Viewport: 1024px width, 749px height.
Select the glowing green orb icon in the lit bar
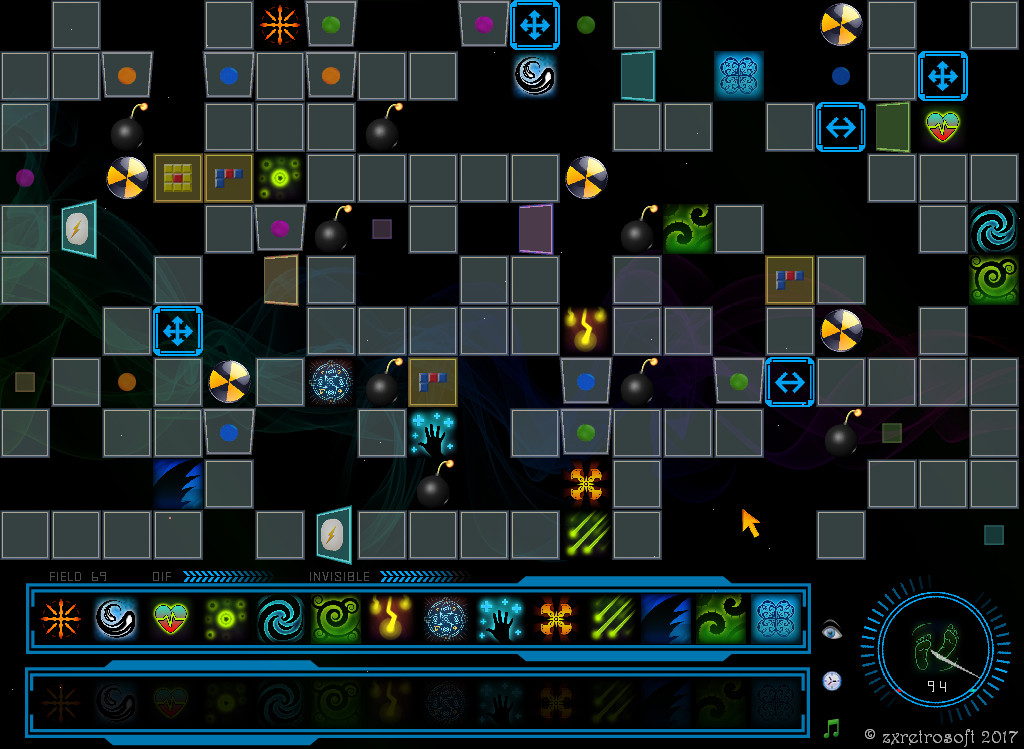click(225, 619)
